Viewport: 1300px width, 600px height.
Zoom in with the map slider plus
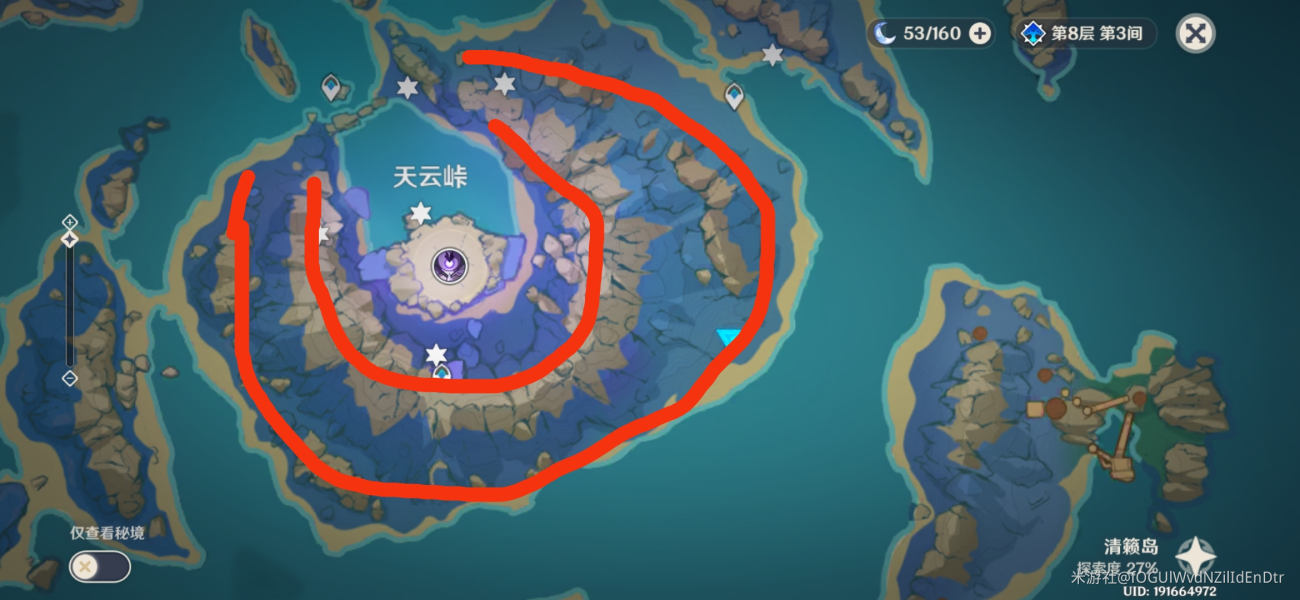pyautogui.click(x=69, y=221)
